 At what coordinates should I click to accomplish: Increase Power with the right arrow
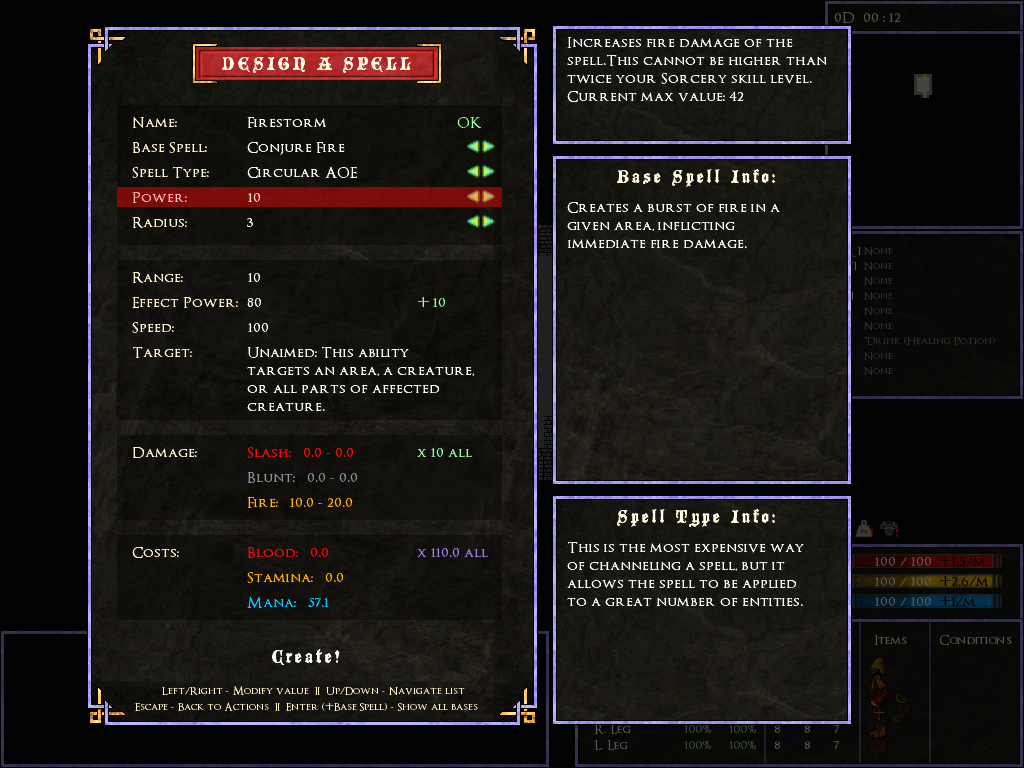[489, 197]
